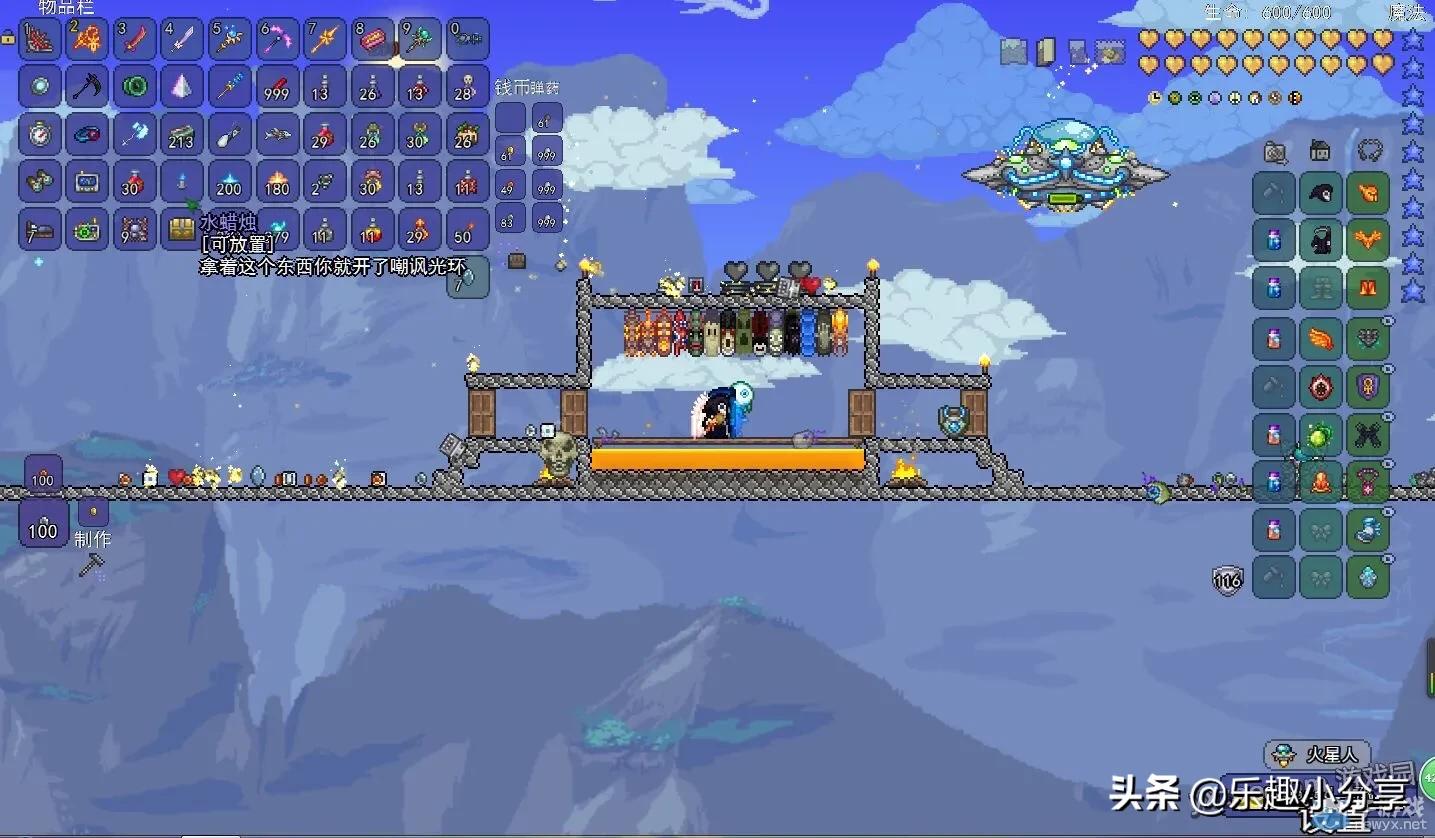The height and width of the screenshot is (838, 1435).
Task: Open the crafting hammer button
Action: click(91, 565)
